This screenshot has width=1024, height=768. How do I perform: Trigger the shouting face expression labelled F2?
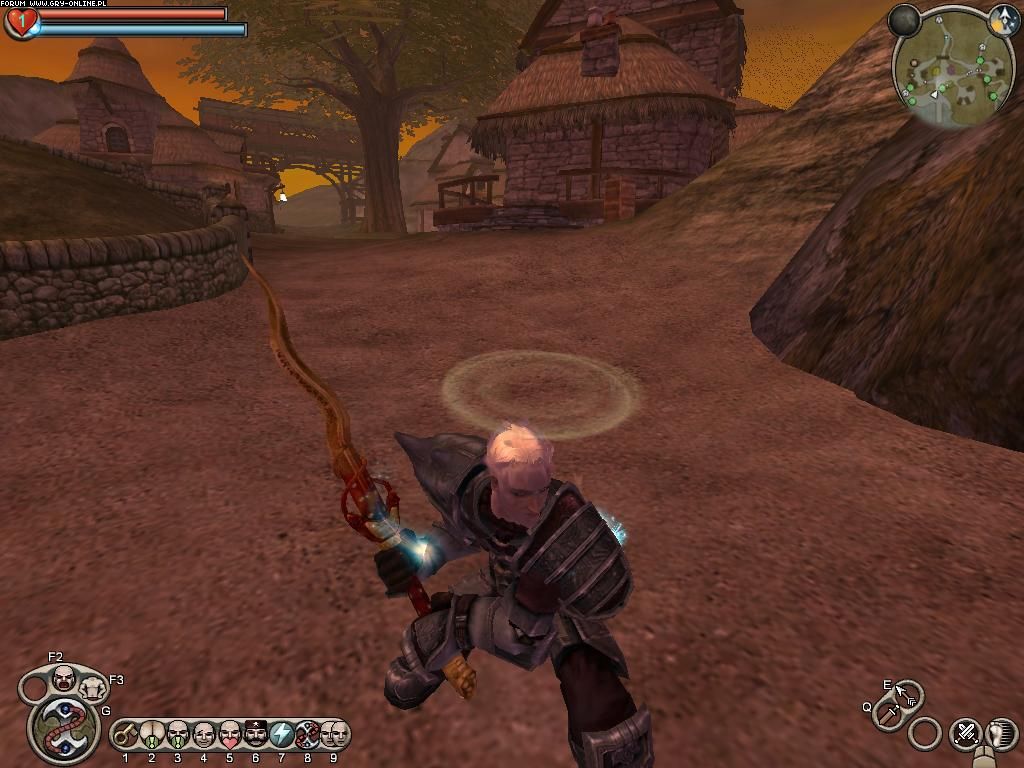pos(63,679)
